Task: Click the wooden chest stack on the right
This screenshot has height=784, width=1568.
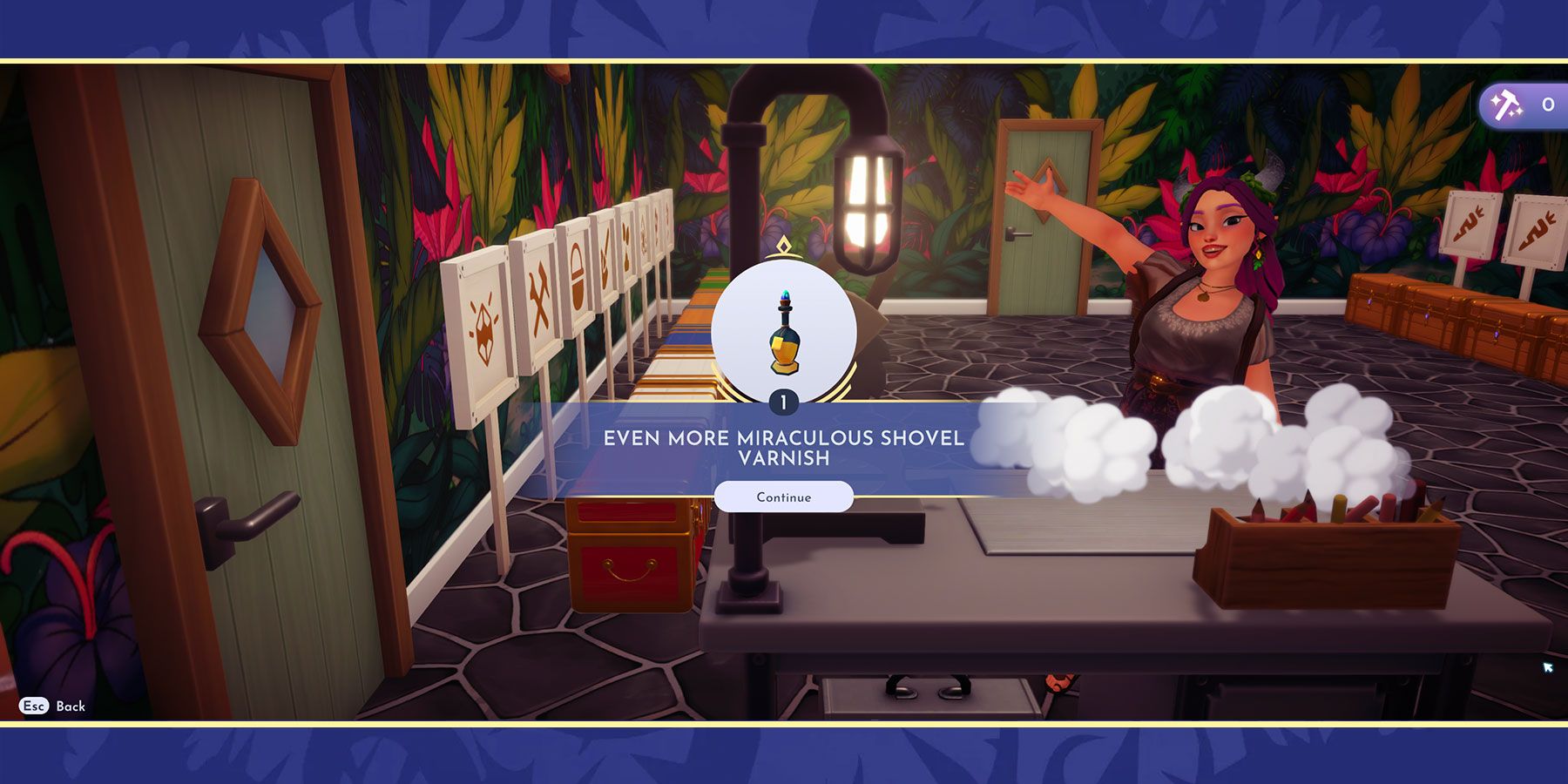Action: (1437, 314)
